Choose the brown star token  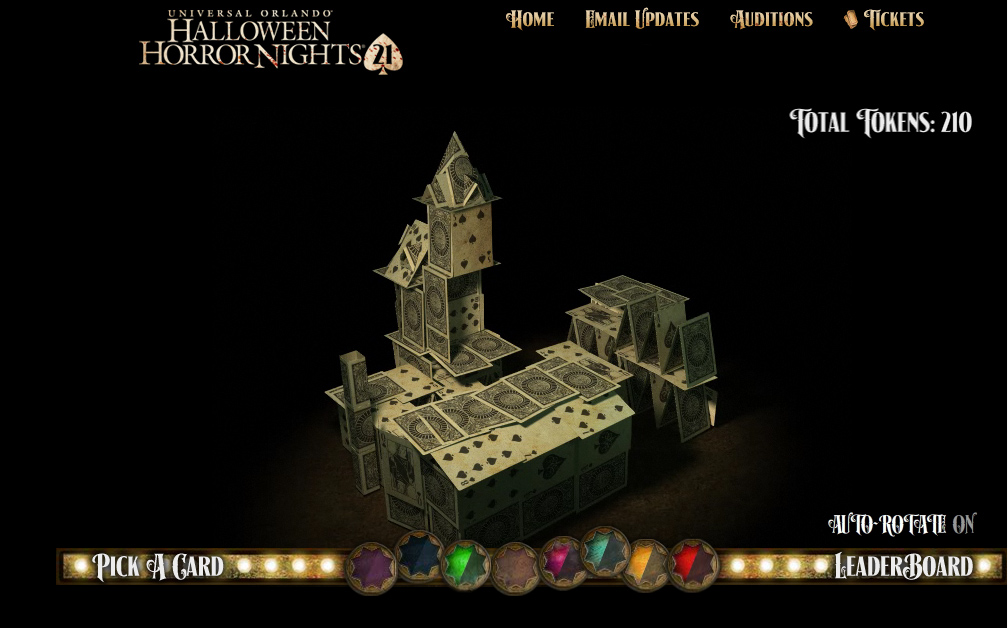pyautogui.click(x=515, y=567)
